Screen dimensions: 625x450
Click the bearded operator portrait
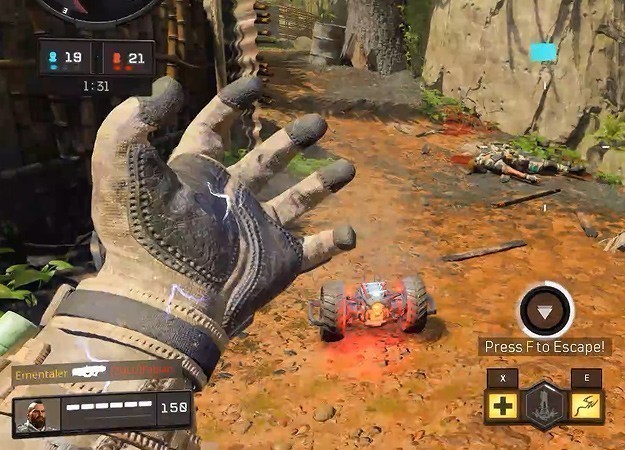[36, 415]
